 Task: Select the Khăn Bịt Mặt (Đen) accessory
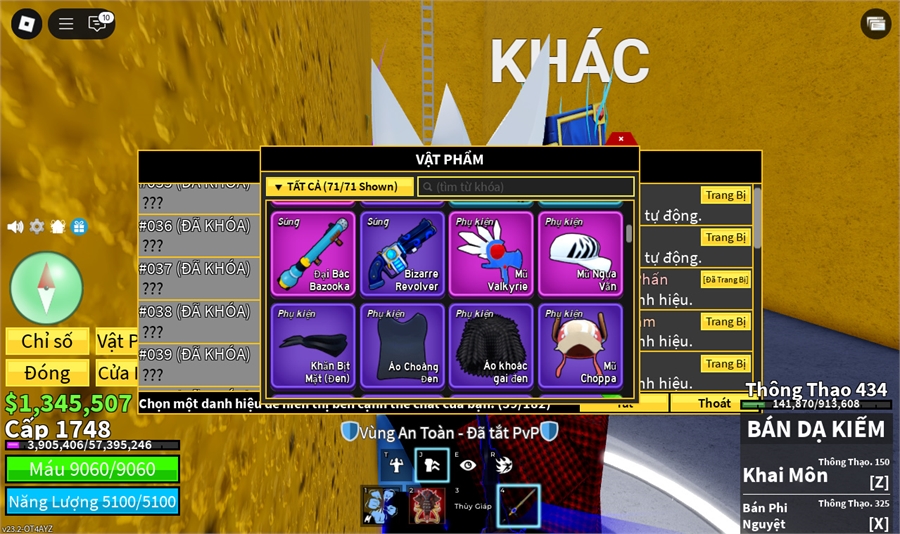pyautogui.click(x=311, y=346)
